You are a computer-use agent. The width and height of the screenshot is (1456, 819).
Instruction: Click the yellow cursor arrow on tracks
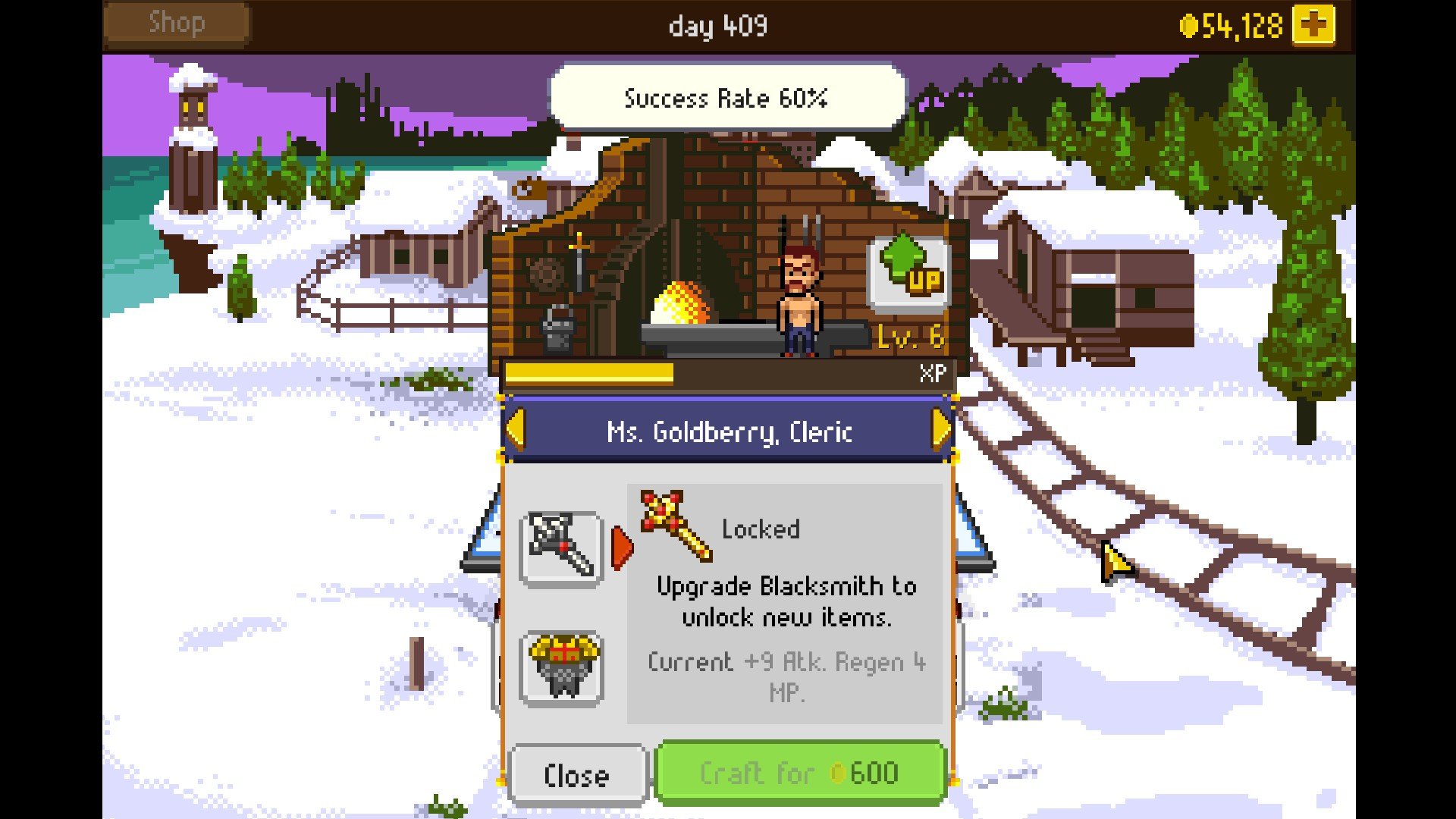pyautogui.click(x=1119, y=563)
